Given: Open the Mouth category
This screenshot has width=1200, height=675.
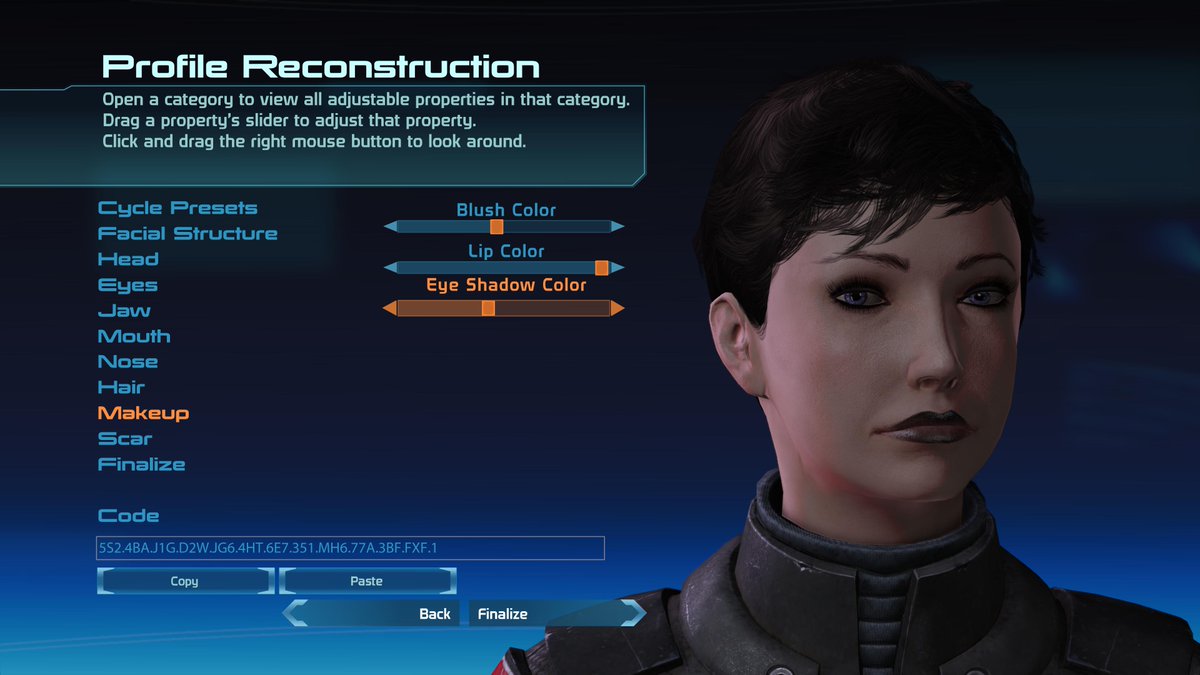Looking at the screenshot, I should (134, 336).
